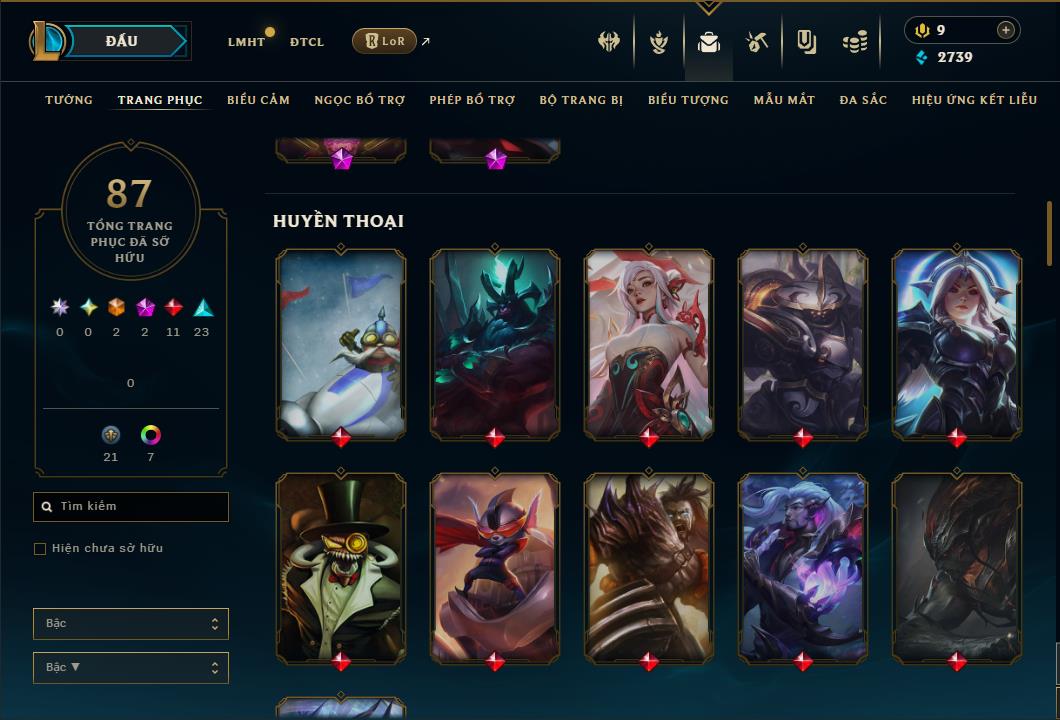Image resolution: width=1060 pixels, height=720 pixels.
Task: Show the BIỂU TƯỢNG tab
Action: [688, 100]
